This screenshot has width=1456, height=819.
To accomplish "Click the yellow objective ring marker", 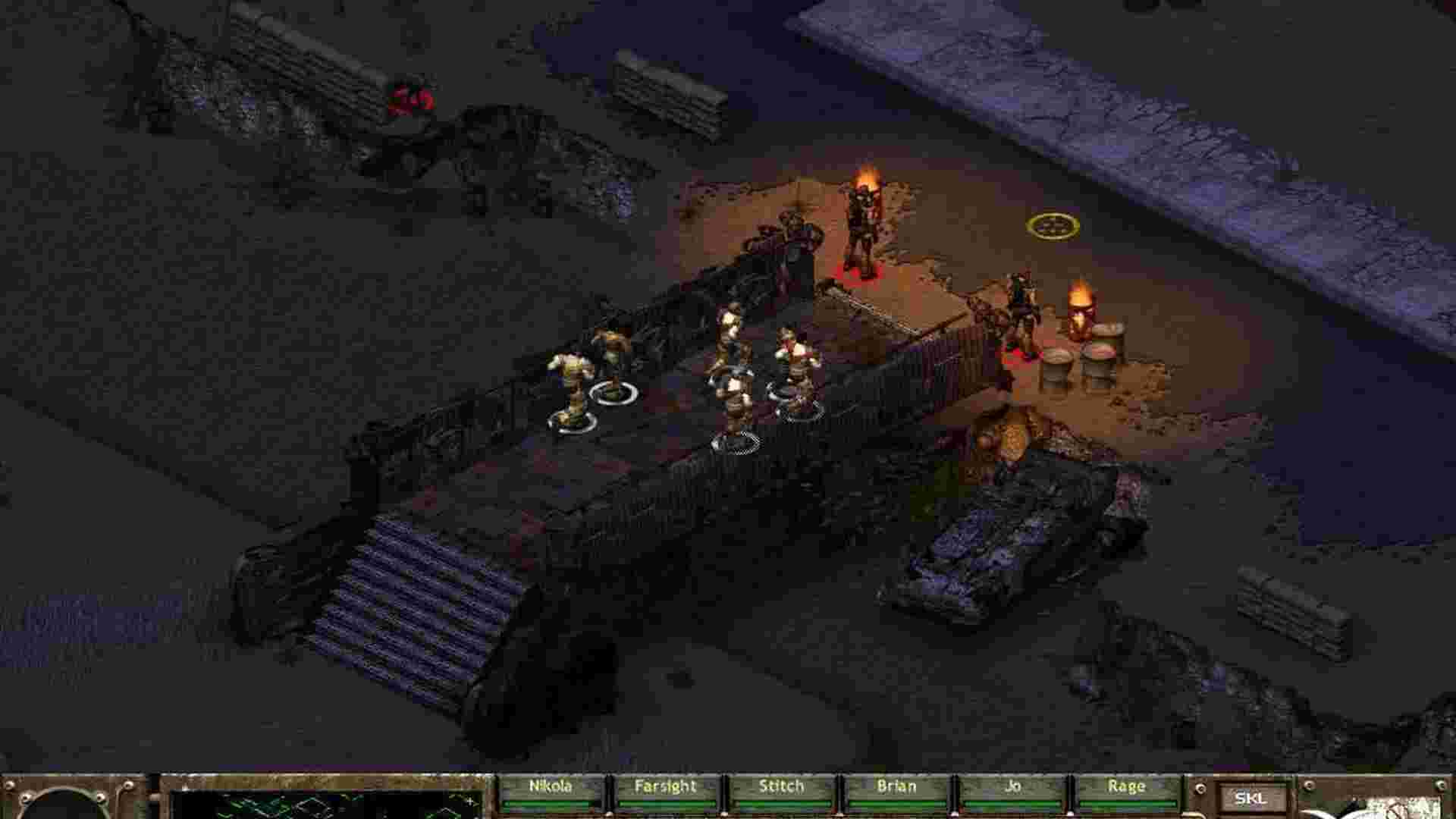I will [x=1054, y=226].
